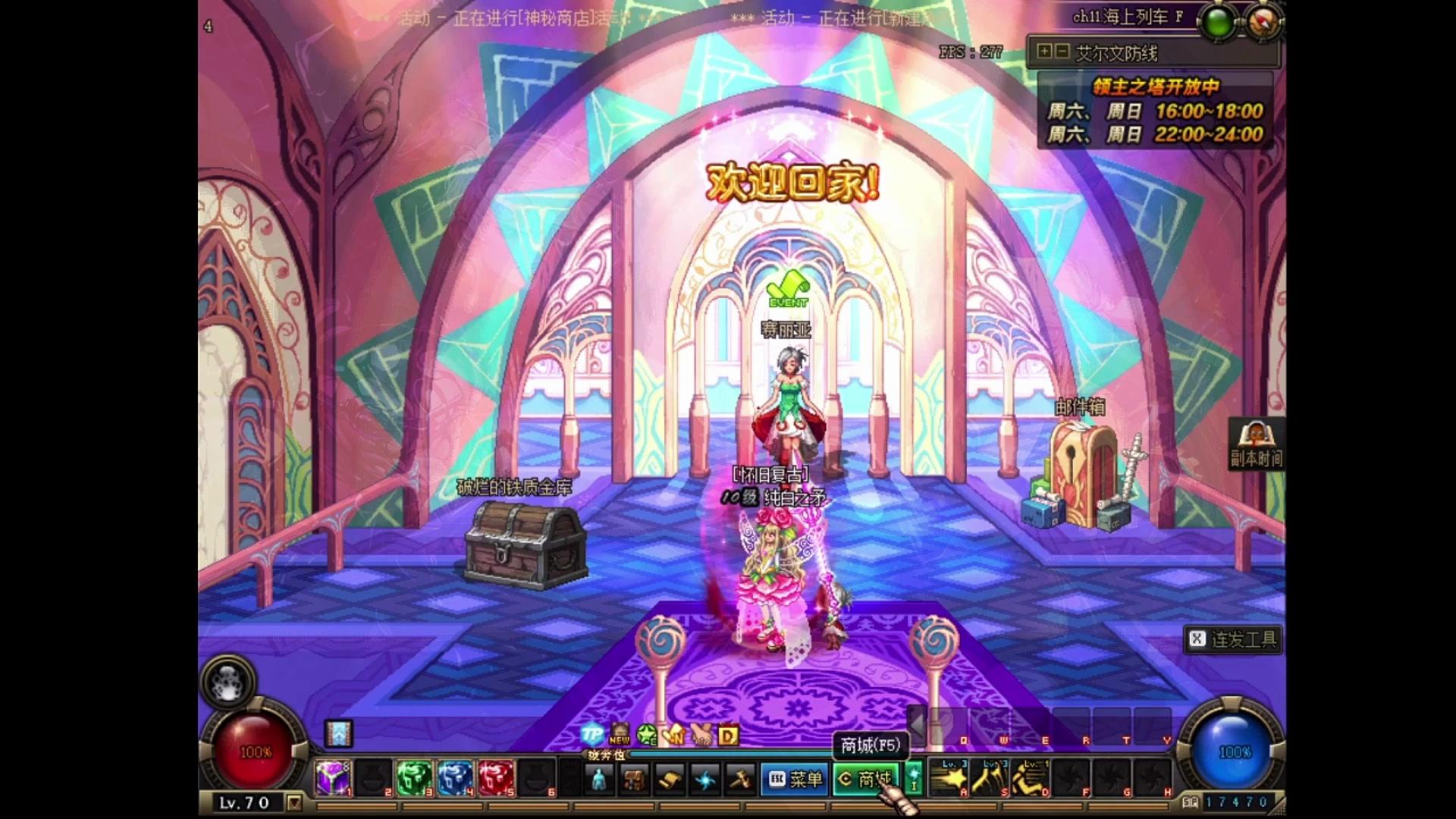Expand the 艾尔文防线 plus button
The height and width of the screenshot is (819, 1456).
click(1045, 52)
